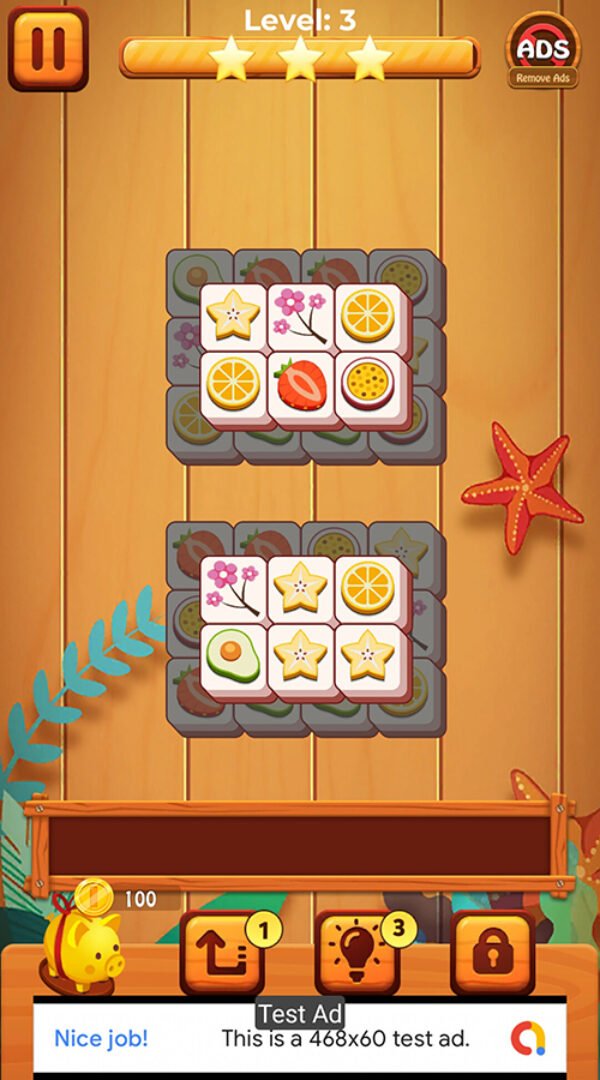Choose the avocado tile
The image size is (600, 1080).
pos(234,657)
